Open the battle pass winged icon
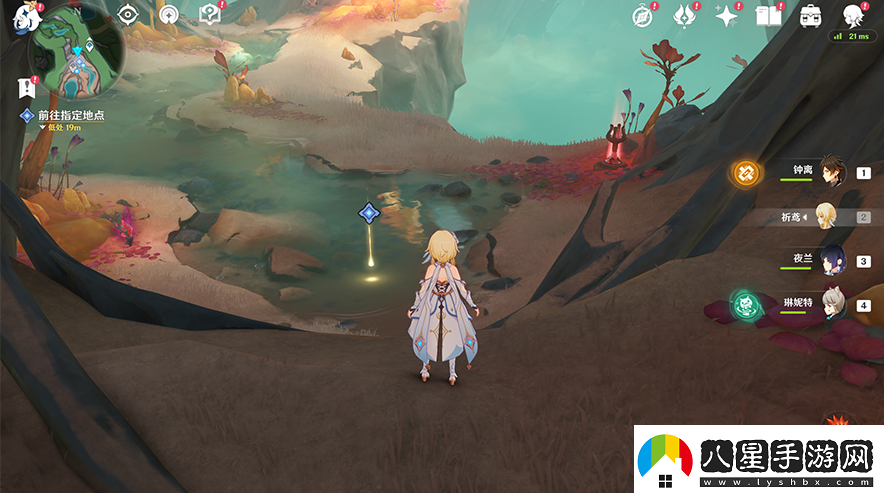The height and width of the screenshot is (493, 884). point(685,15)
